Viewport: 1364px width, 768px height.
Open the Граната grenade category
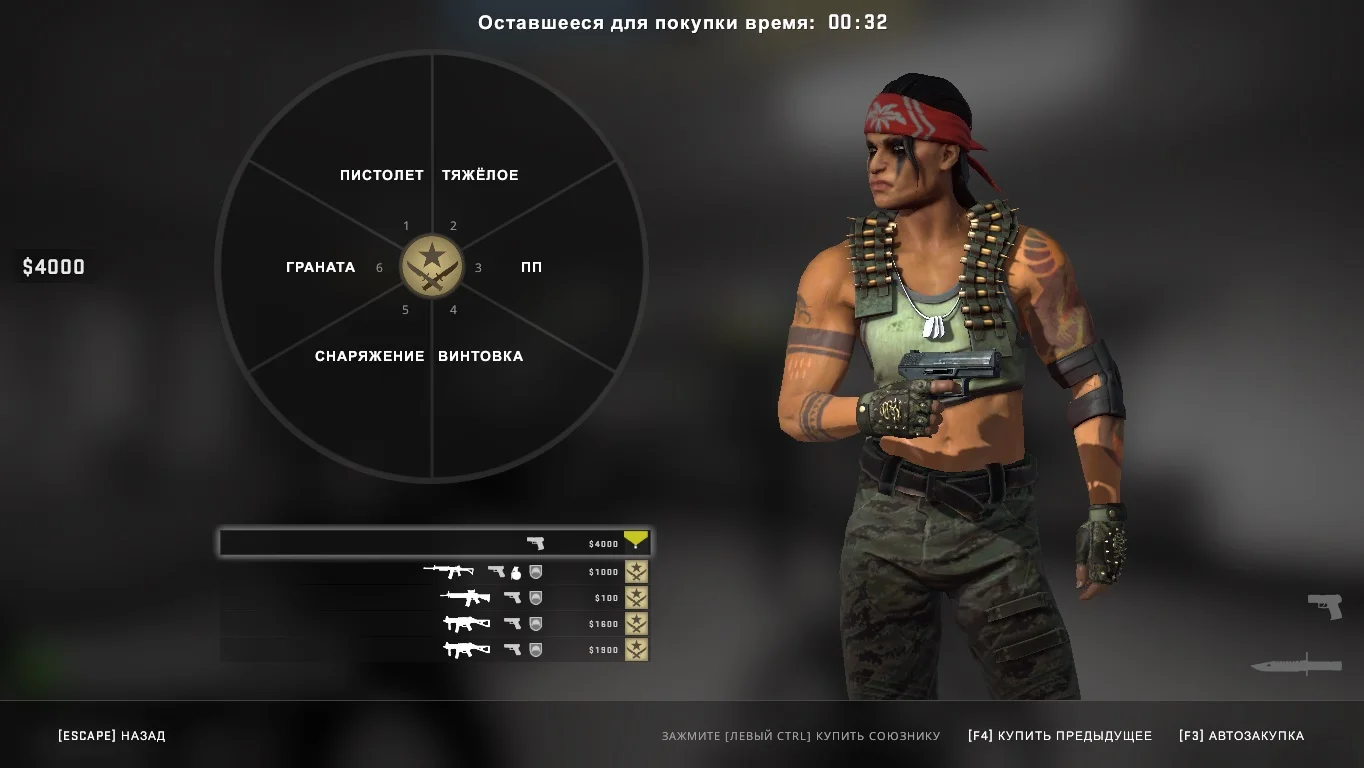(320, 267)
